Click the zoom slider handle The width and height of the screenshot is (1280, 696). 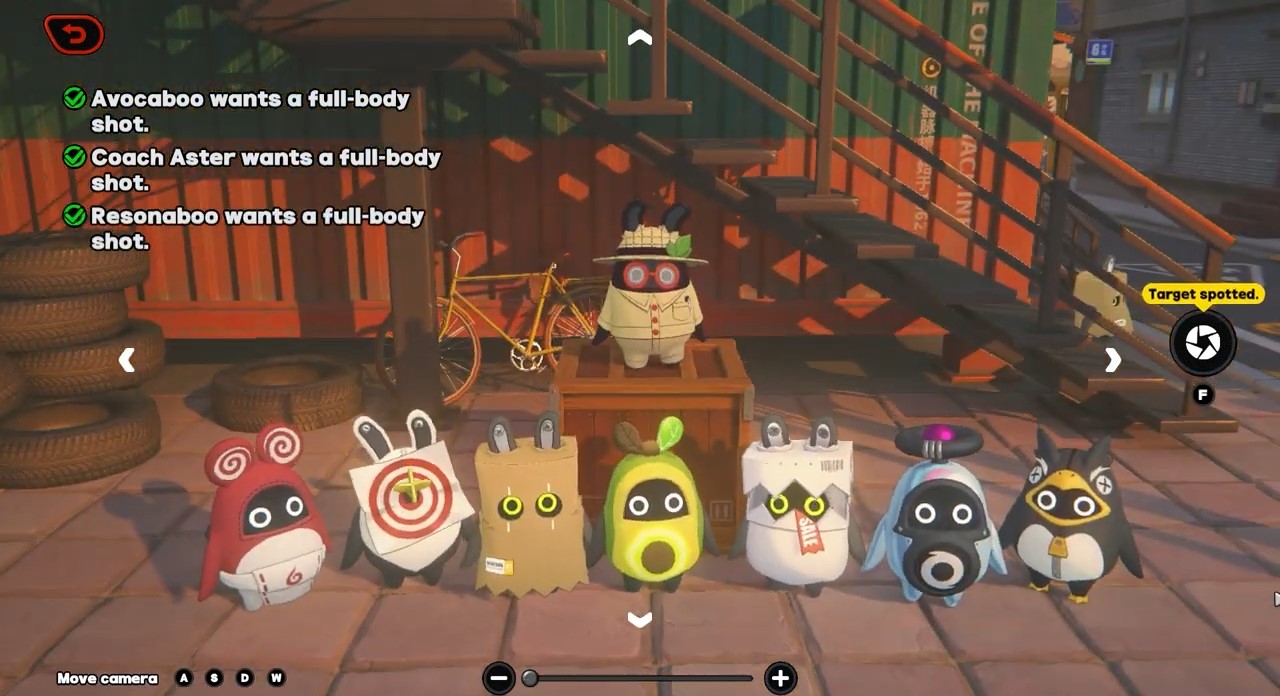click(x=530, y=678)
